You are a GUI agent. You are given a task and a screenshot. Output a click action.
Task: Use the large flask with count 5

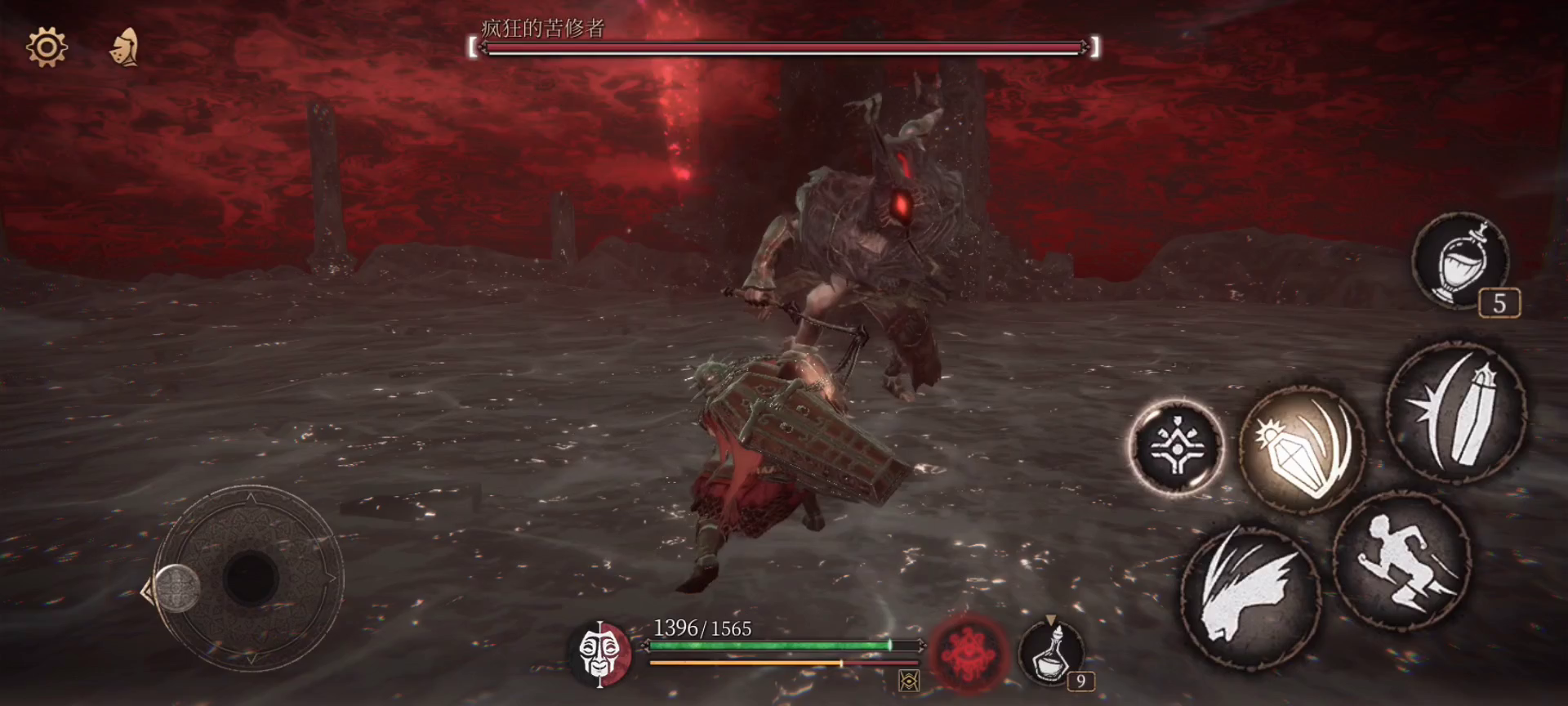coord(1461,261)
